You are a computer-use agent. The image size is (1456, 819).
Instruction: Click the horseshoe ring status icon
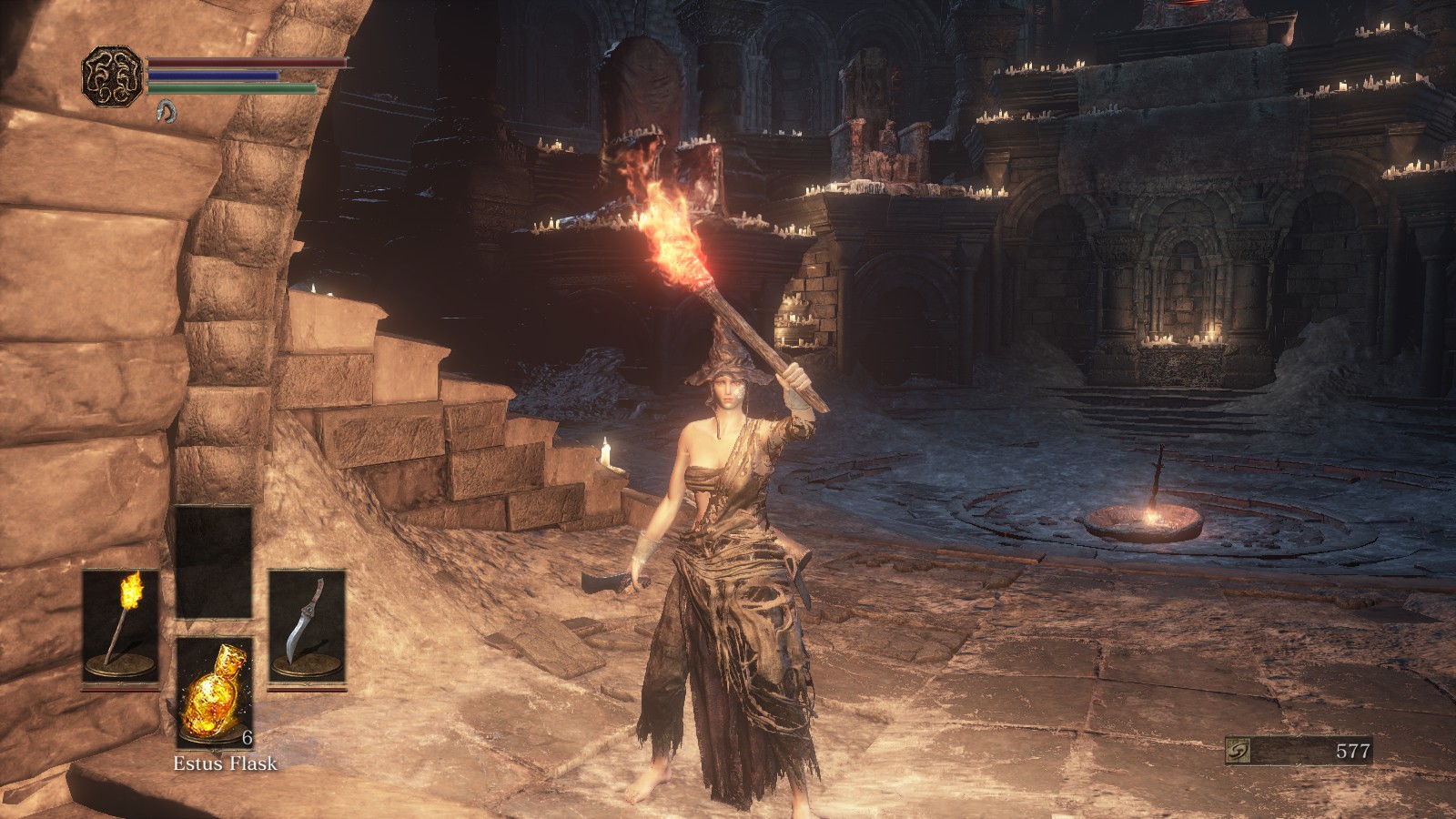[x=166, y=111]
